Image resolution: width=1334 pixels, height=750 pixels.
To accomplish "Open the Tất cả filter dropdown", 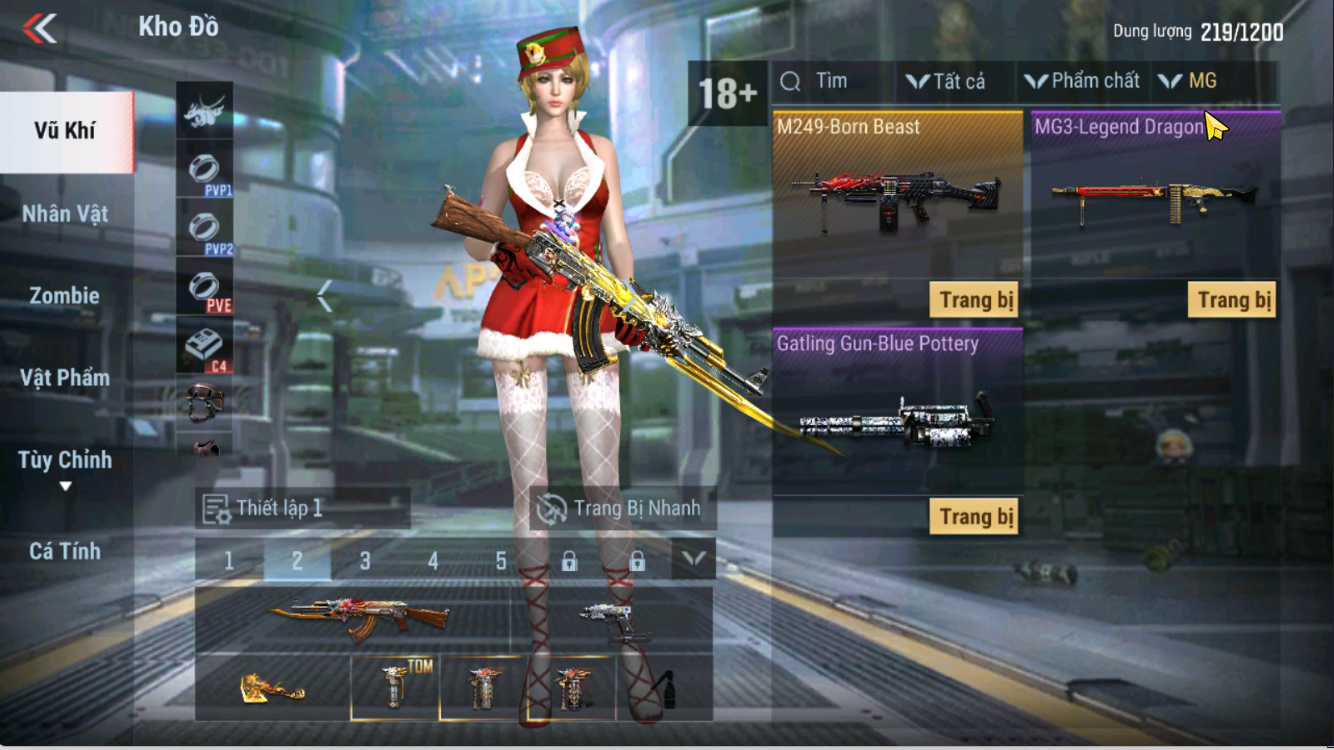I will pyautogui.click(x=946, y=82).
